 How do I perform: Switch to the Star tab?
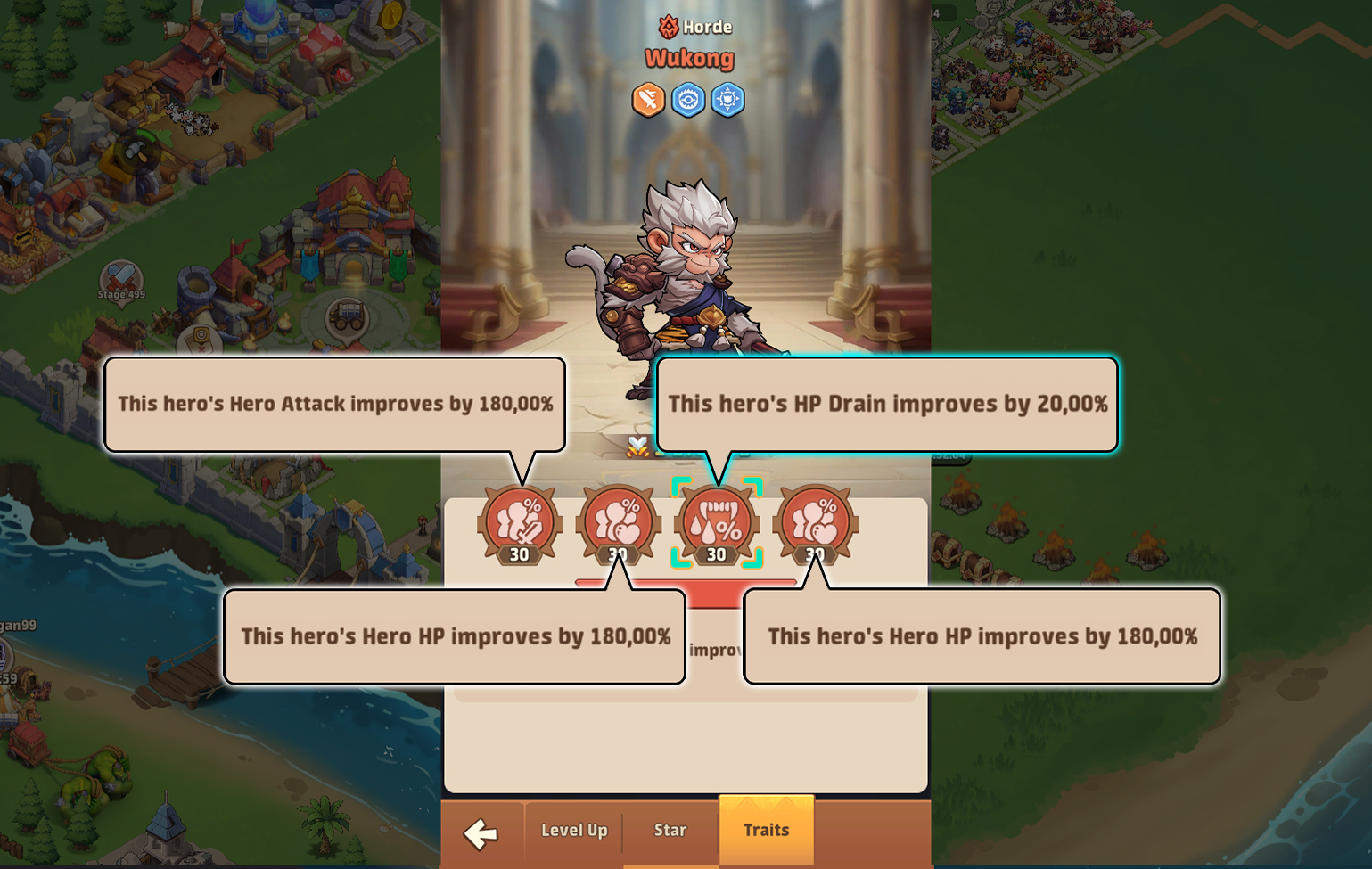(x=670, y=830)
